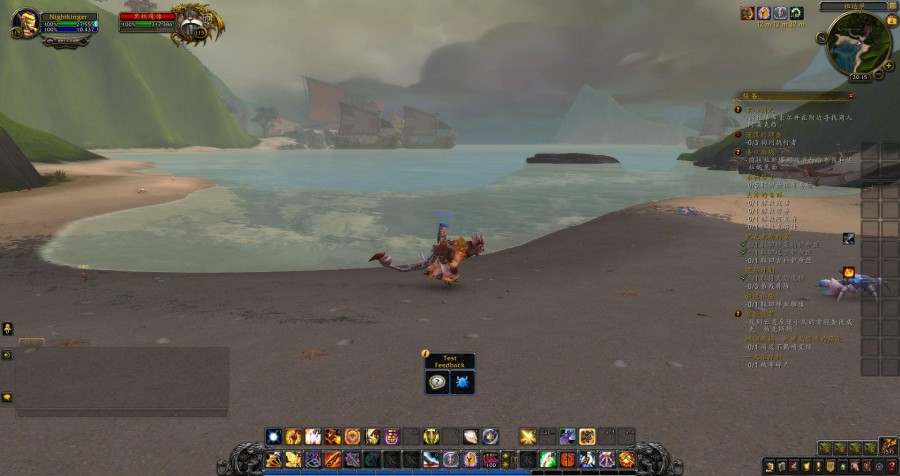Zoom out with the minimap minus button
The height and width of the screenshot is (476, 900).
coord(878,74)
